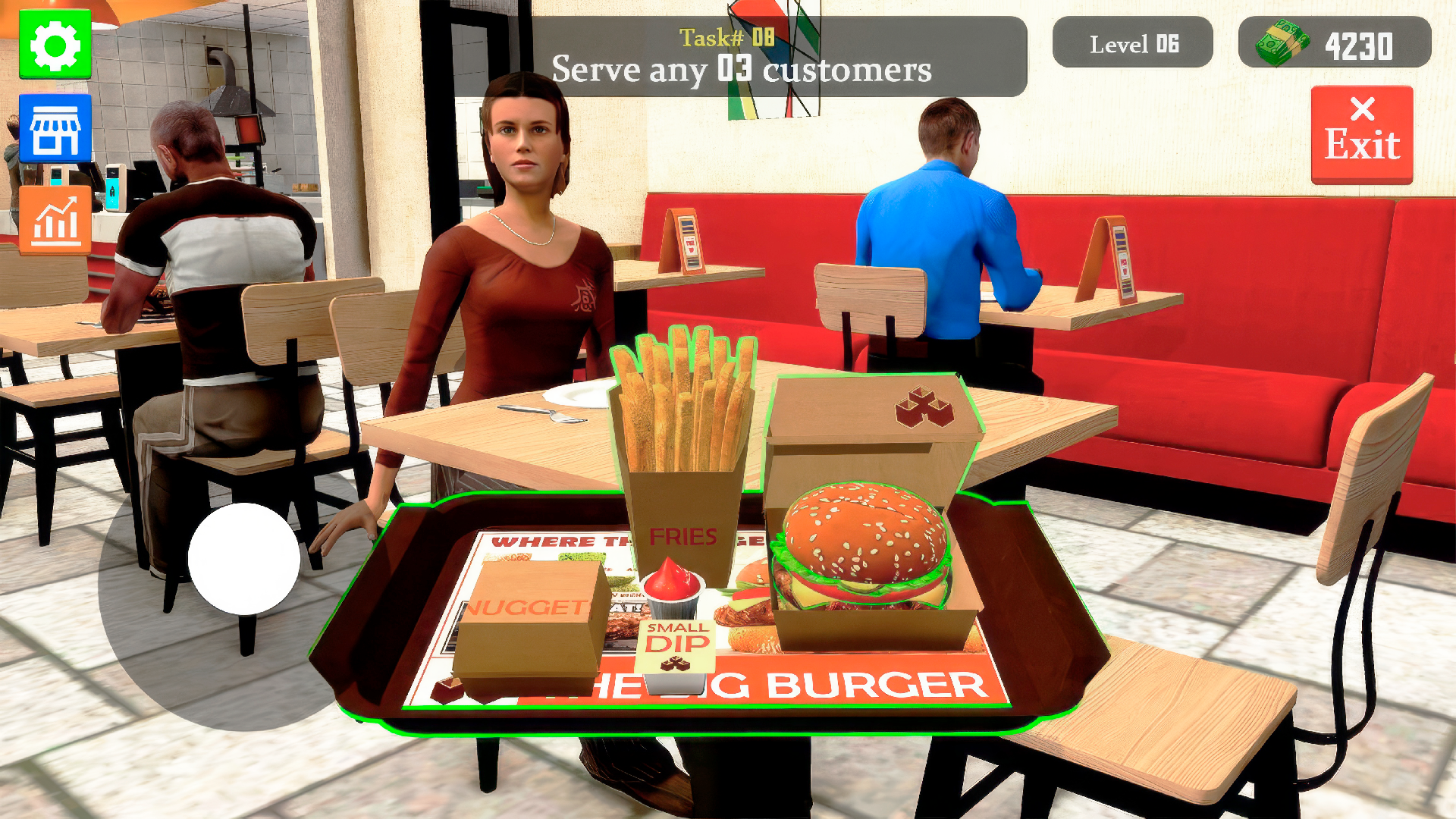Click the Level 06 display

point(1133,43)
